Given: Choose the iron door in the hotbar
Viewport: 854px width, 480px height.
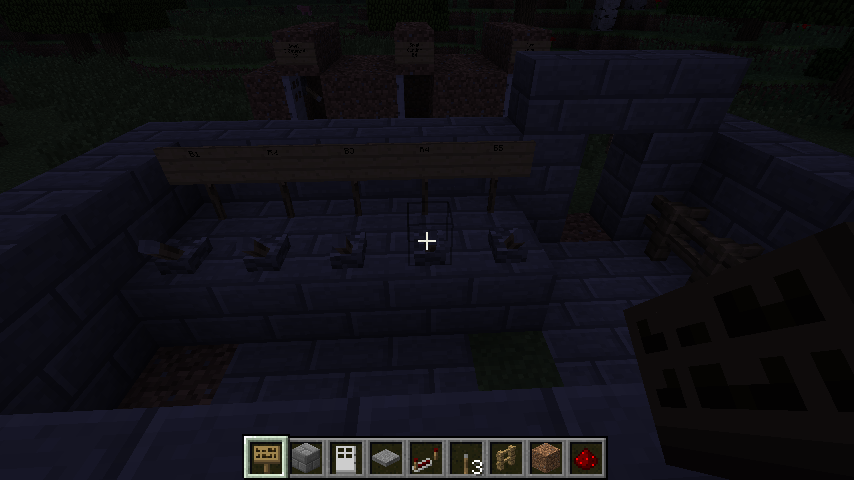Looking at the screenshot, I should tap(347, 458).
